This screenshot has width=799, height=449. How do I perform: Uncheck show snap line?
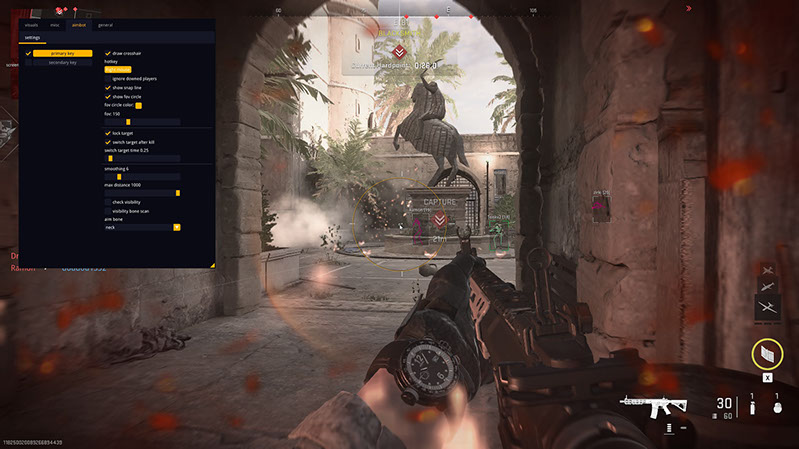click(108, 87)
